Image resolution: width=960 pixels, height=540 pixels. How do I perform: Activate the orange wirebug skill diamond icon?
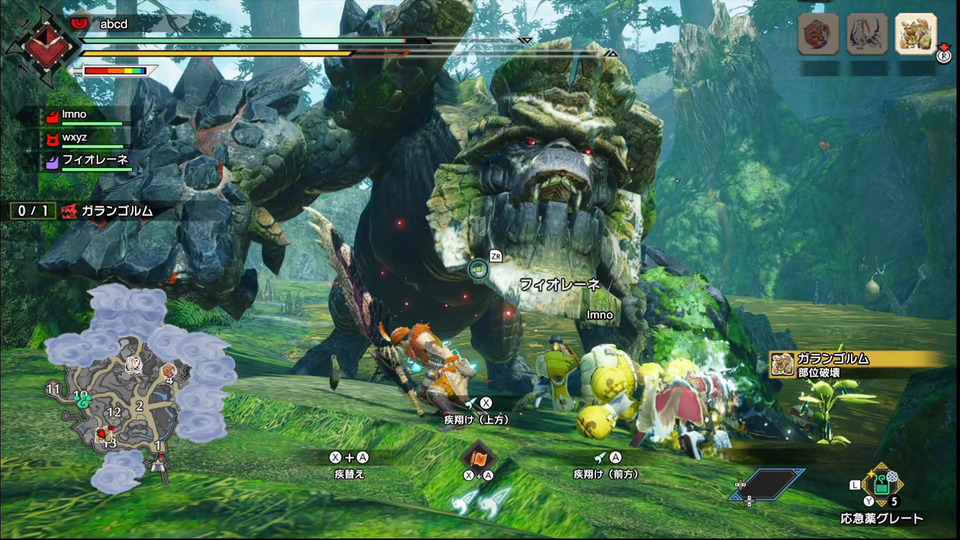[478, 458]
